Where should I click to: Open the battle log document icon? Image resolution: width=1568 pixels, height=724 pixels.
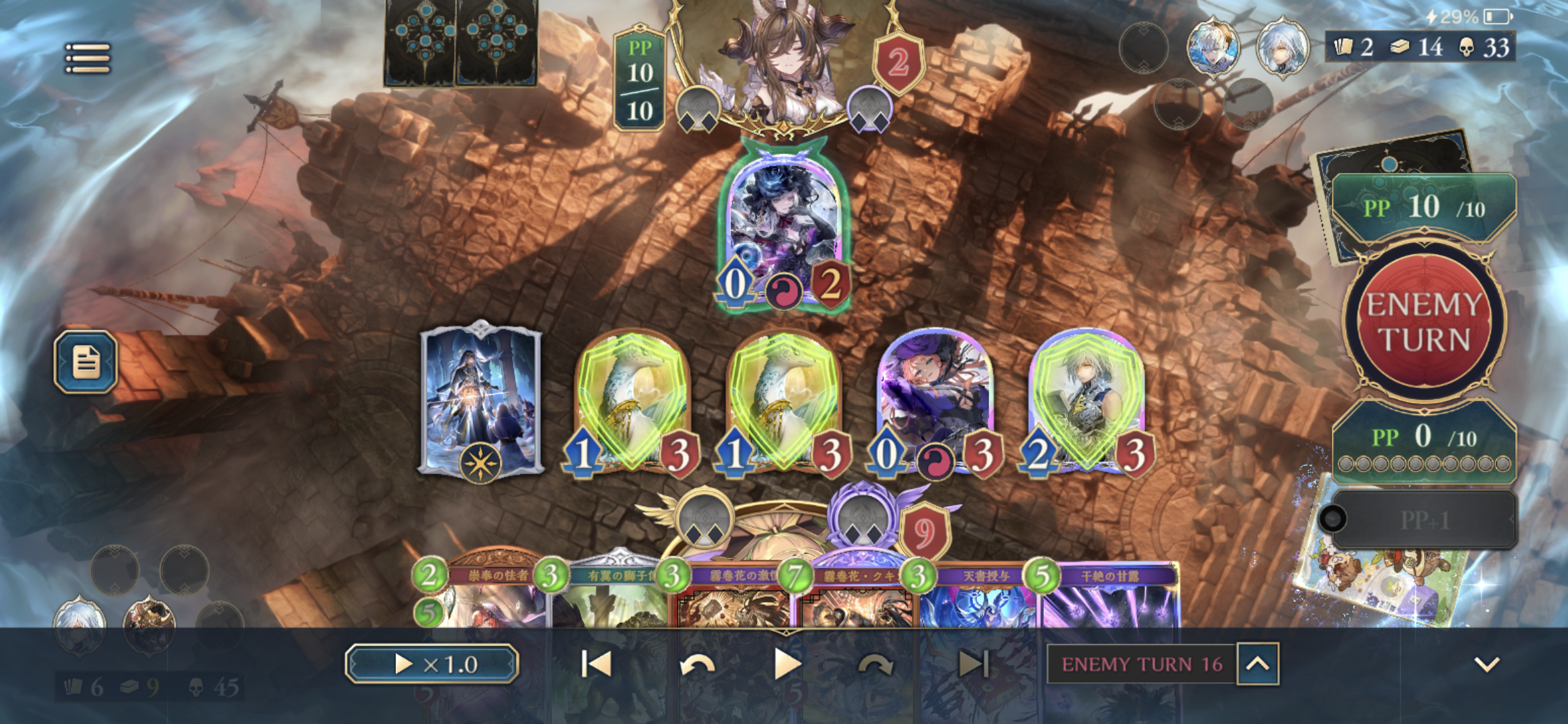(x=86, y=362)
